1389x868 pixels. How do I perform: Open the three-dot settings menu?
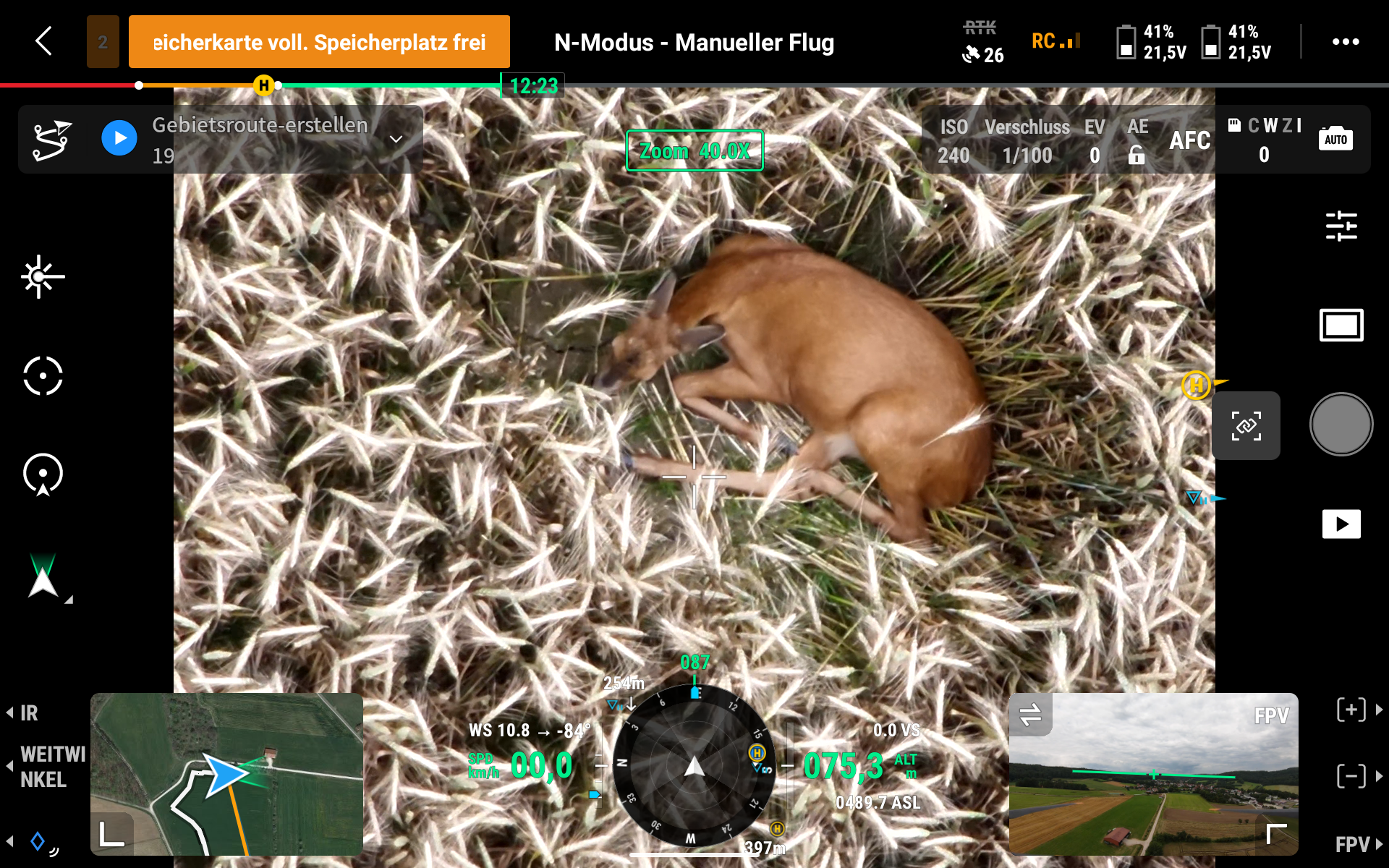[x=1345, y=42]
